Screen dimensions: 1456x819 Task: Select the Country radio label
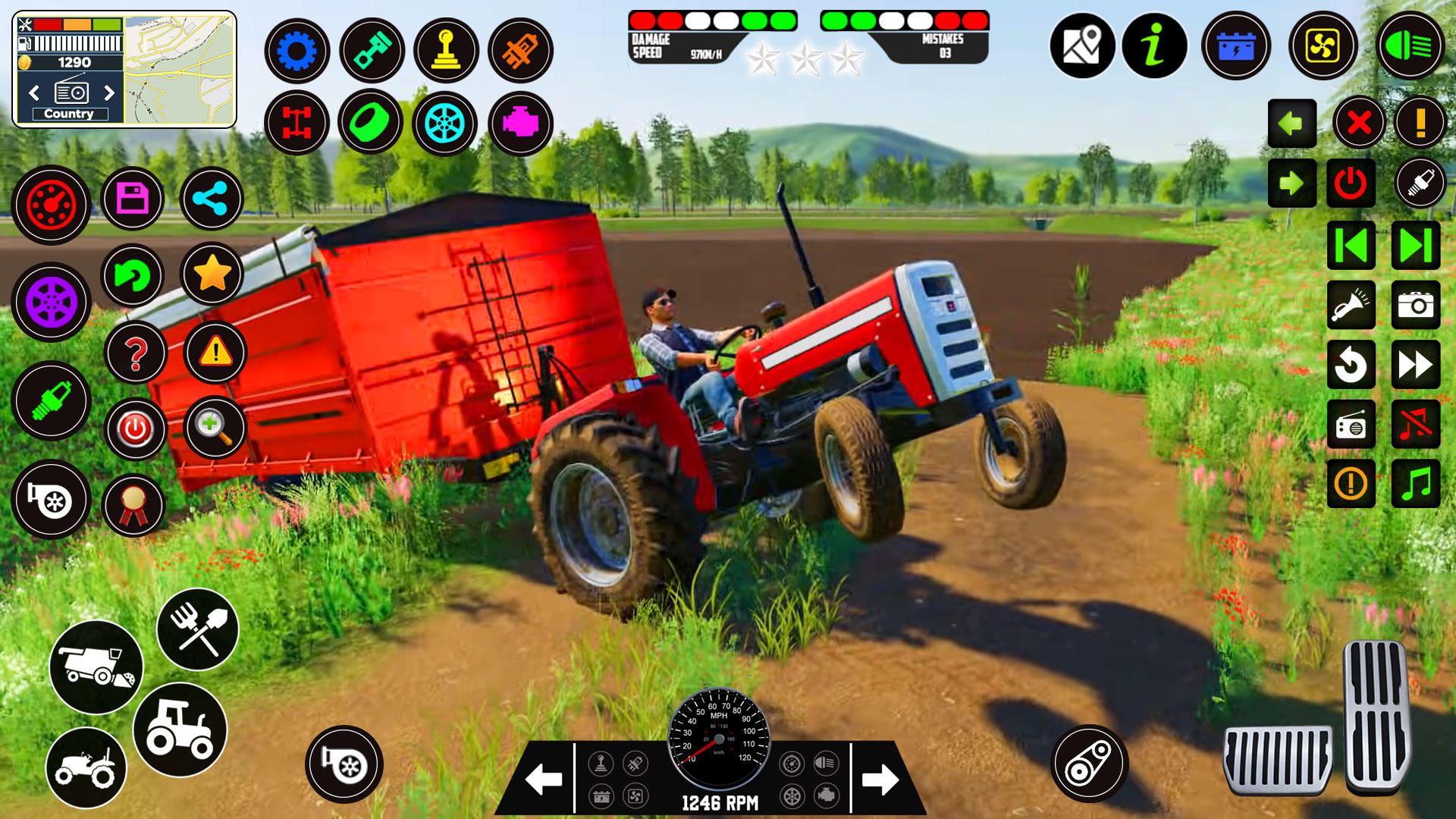tap(71, 113)
